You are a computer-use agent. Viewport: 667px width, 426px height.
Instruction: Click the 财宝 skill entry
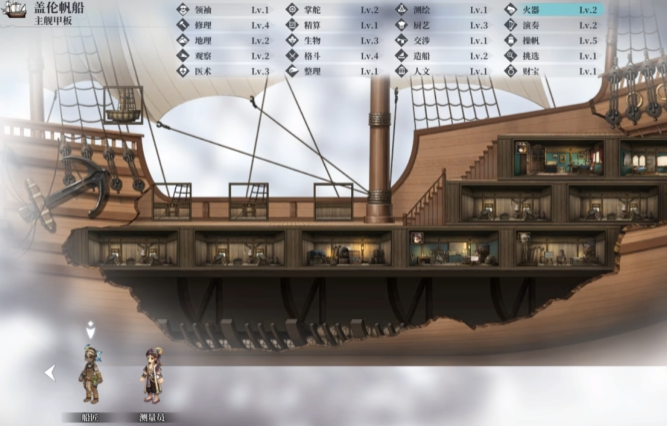point(561,72)
